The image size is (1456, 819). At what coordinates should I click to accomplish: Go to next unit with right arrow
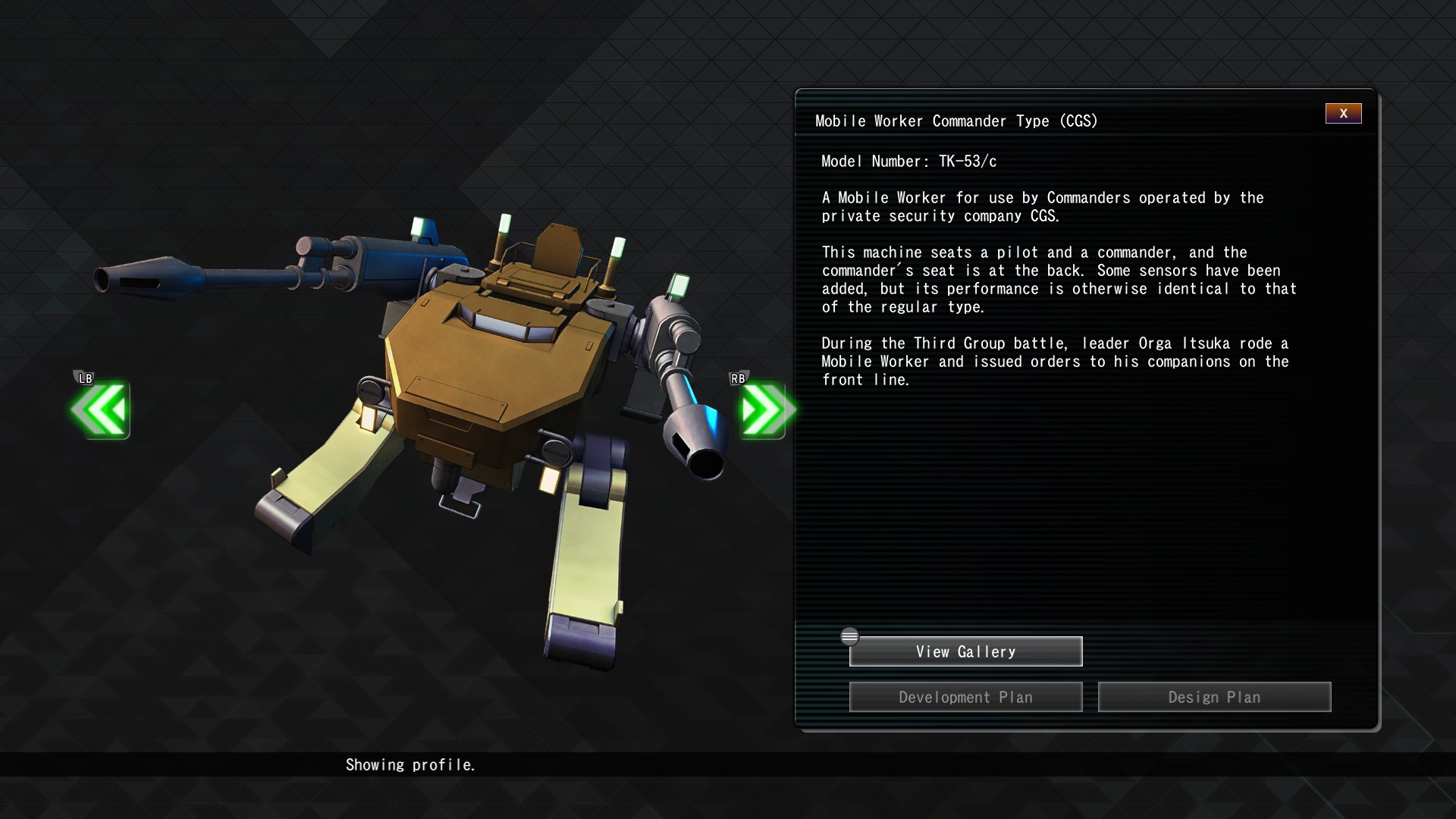coord(764,410)
